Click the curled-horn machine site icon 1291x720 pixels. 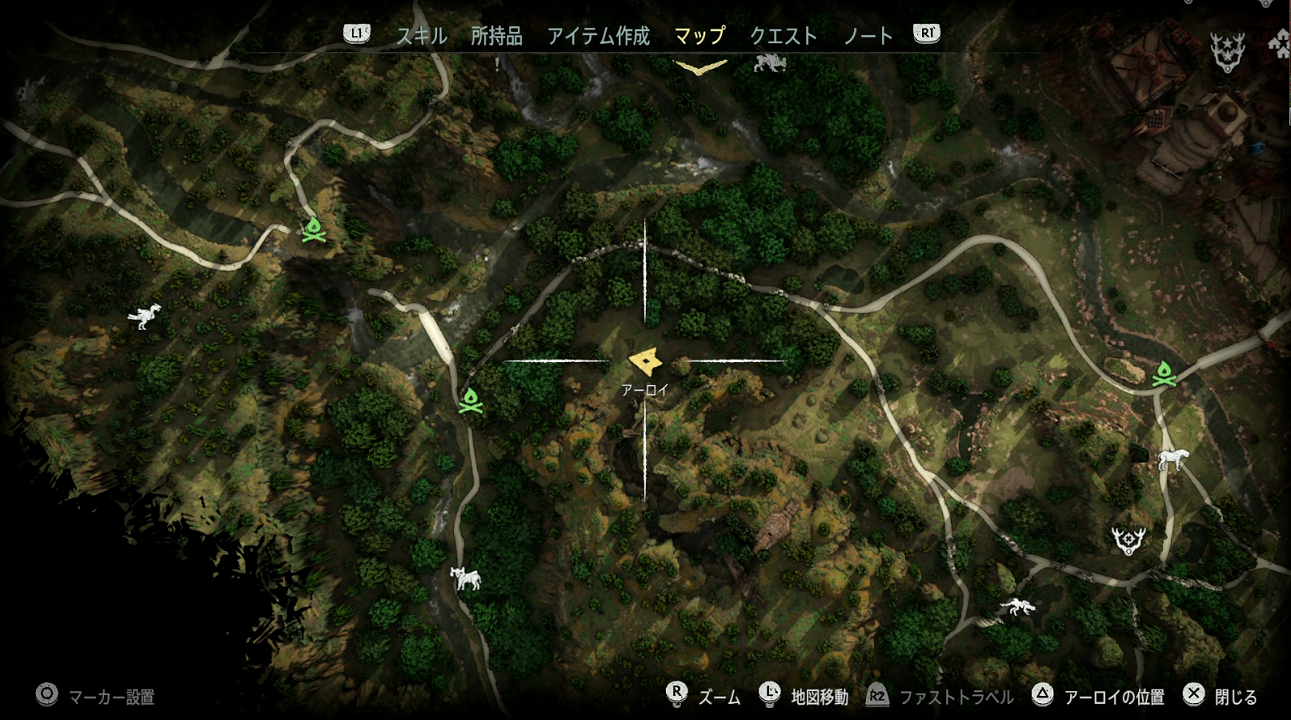coord(465,577)
